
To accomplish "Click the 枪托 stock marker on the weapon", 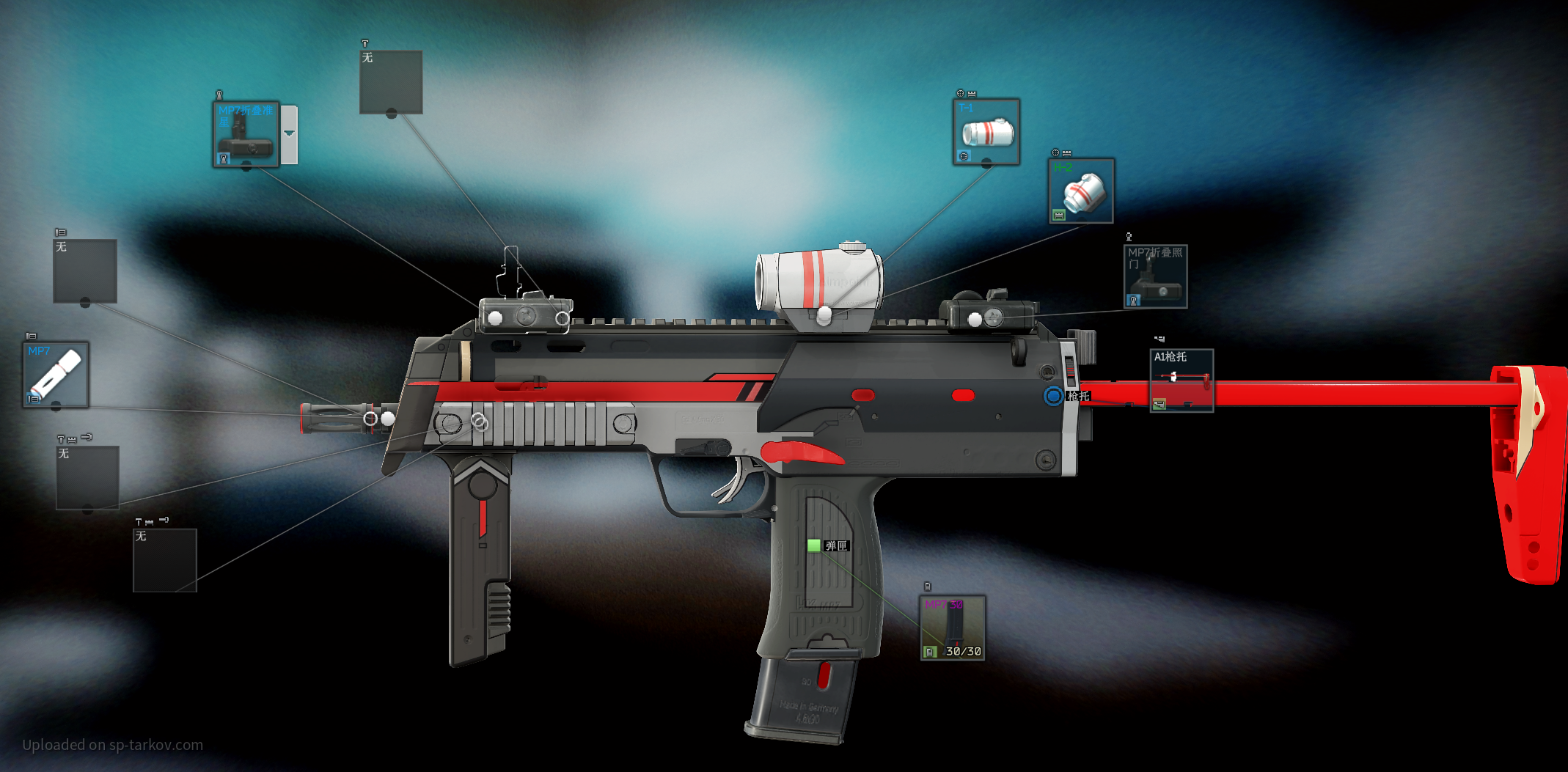I will [x=1054, y=396].
